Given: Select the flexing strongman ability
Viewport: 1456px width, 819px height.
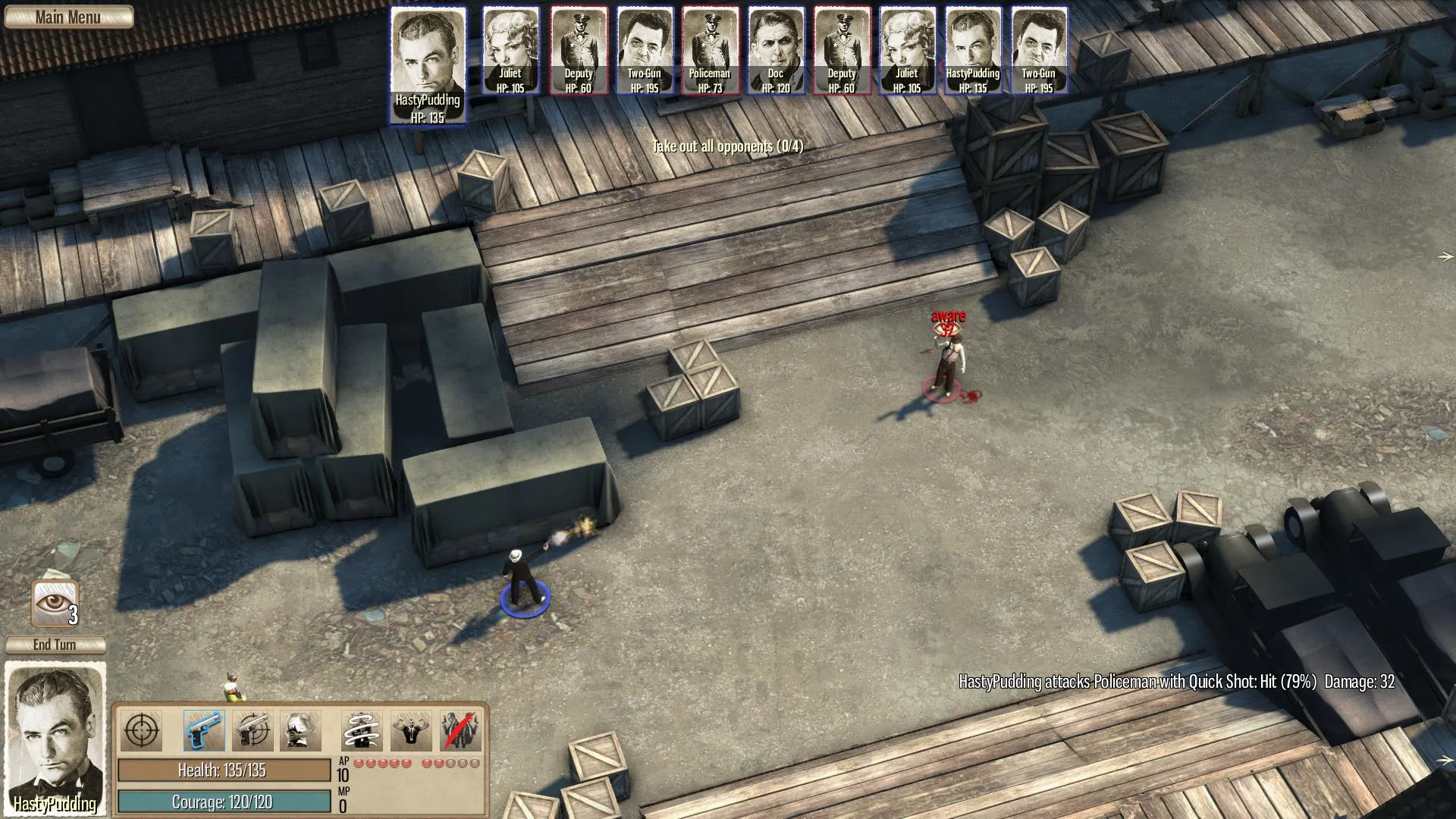Looking at the screenshot, I should (x=411, y=731).
